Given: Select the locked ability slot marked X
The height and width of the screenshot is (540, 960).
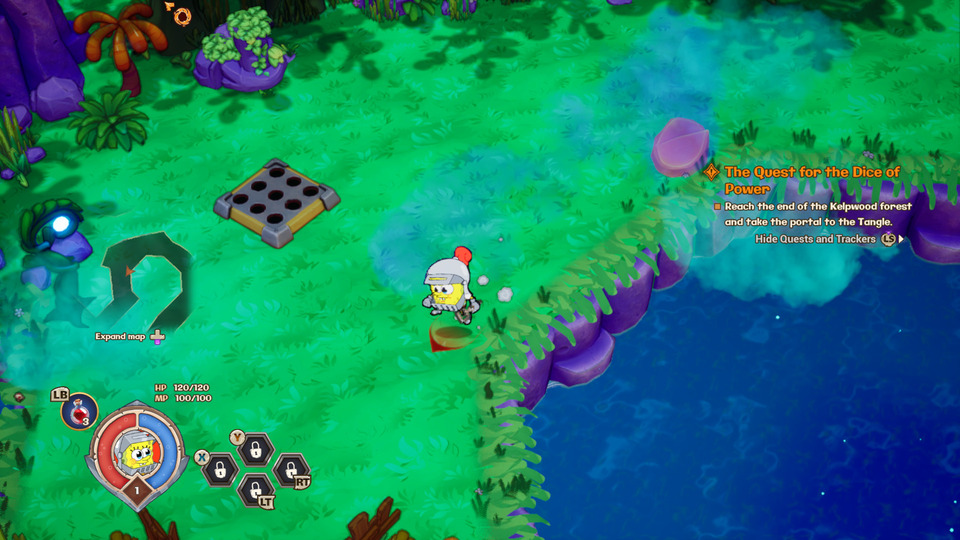Looking at the screenshot, I should pyautogui.click(x=219, y=470).
